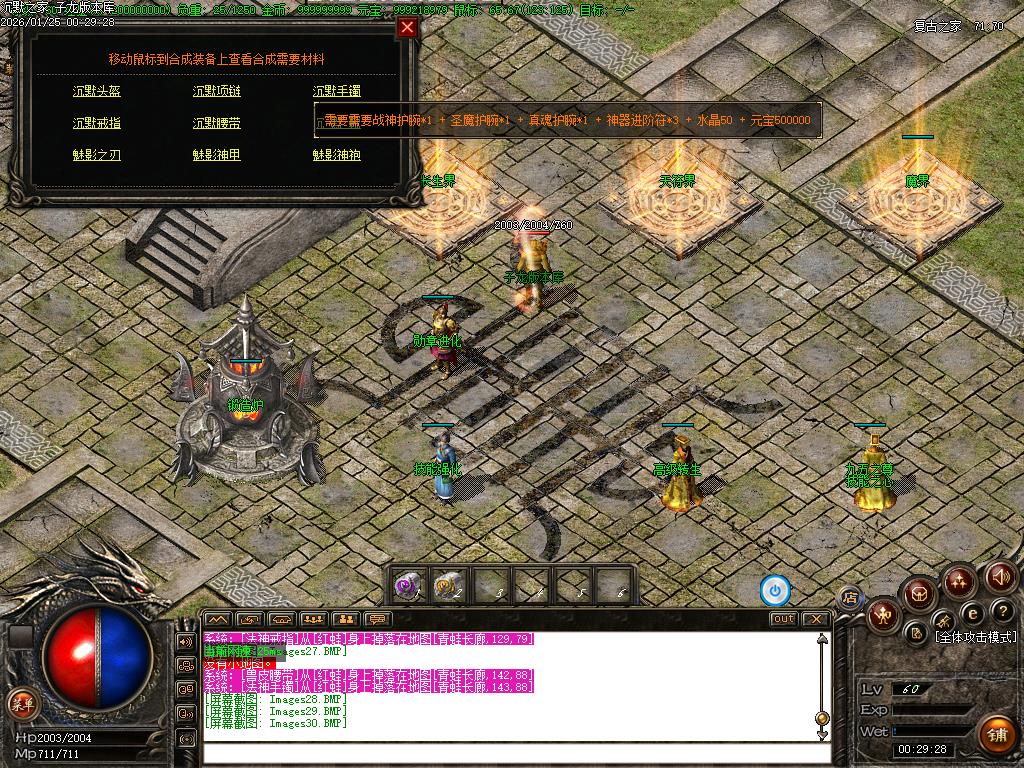Use the gold scroll in hotbar slot 2
1024x768 pixels.
(x=449, y=585)
